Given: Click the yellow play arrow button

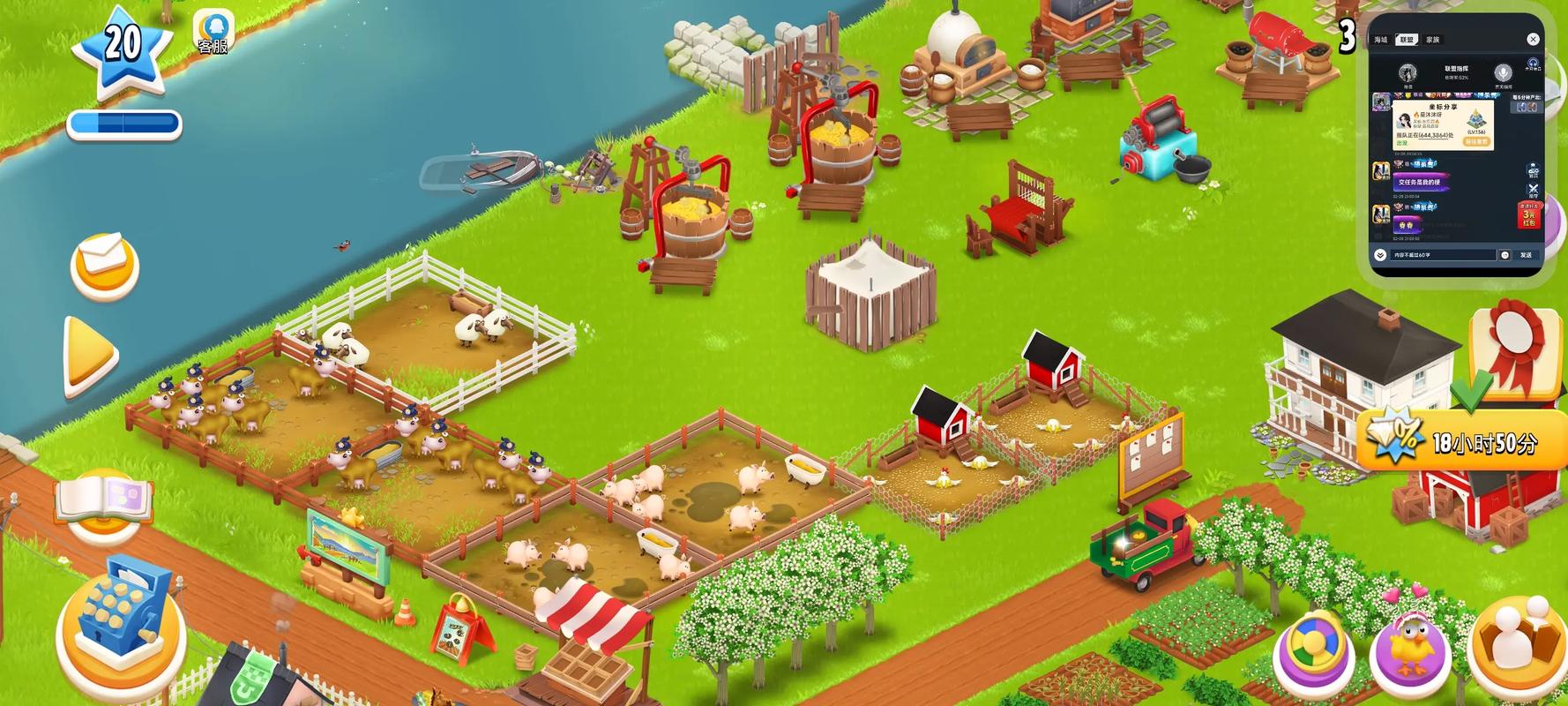Looking at the screenshot, I should click(90, 356).
